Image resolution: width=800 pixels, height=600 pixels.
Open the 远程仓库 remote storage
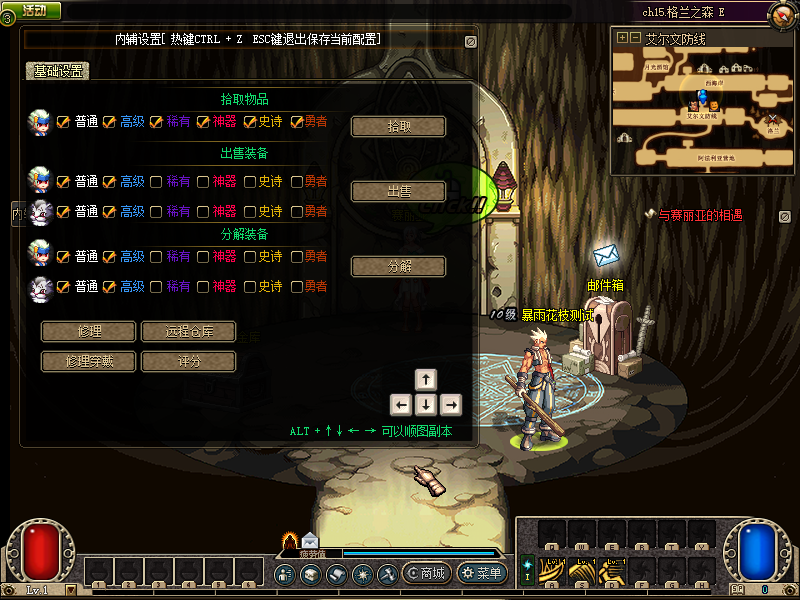click(x=188, y=332)
